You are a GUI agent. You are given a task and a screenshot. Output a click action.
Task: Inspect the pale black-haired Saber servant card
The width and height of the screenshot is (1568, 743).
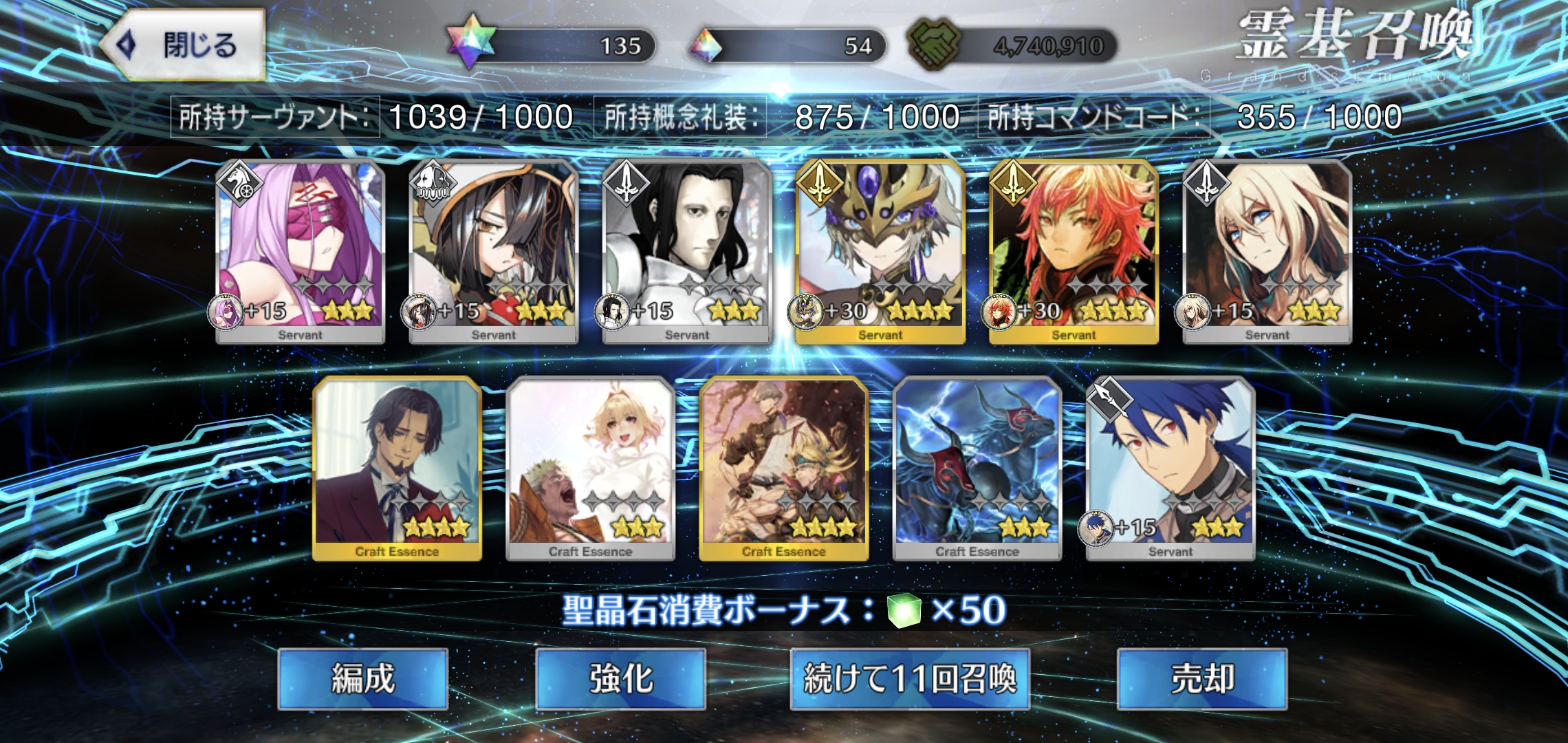coord(686,252)
